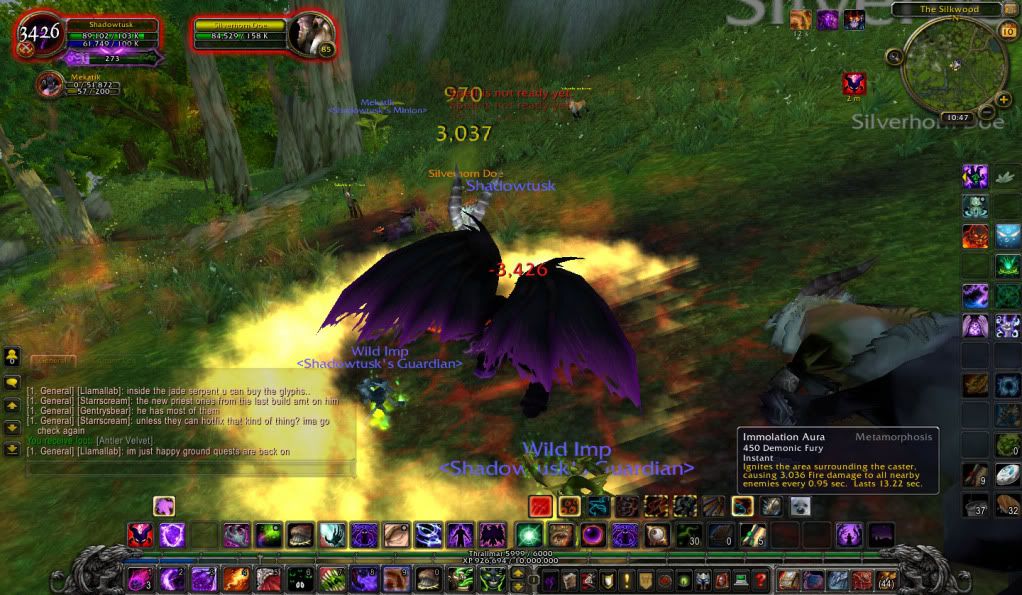Click the 10:47 clock on the minimap
This screenshot has height=595, width=1022.
click(957, 117)
